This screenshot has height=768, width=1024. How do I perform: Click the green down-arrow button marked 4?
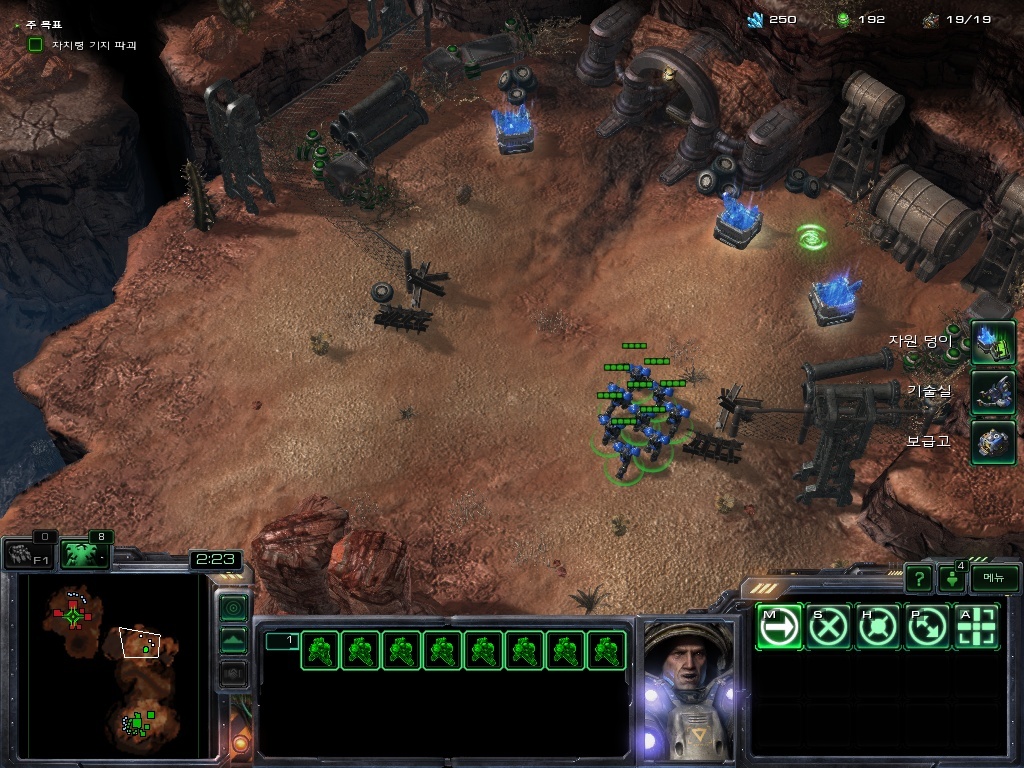pyautogui.click(x=951, y=578)
